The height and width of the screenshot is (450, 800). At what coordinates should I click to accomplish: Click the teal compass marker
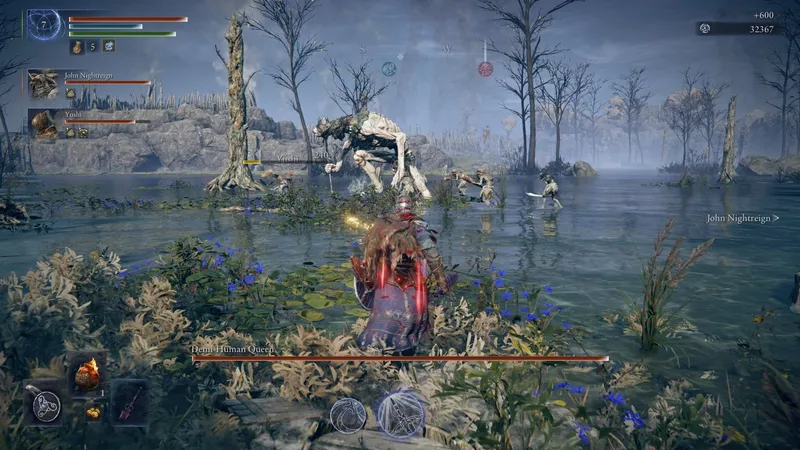click(389, 68)
